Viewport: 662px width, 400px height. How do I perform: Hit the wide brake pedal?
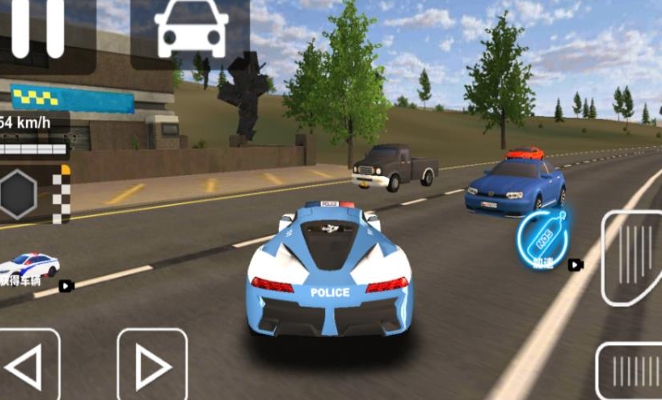631,371
